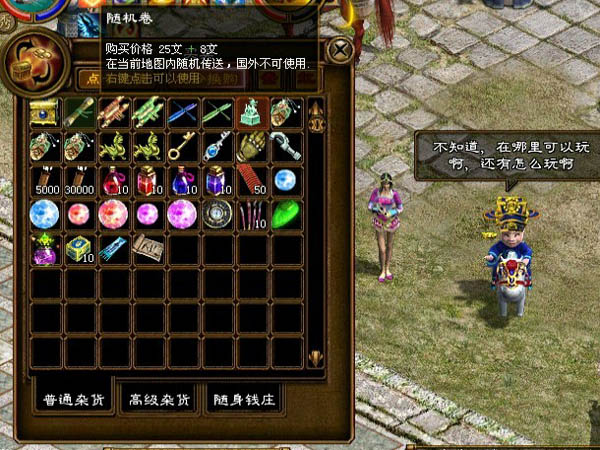The image size is (600, 450).
Task: Pick the purple gourd potion item
Action: click(x=46, y=249)
